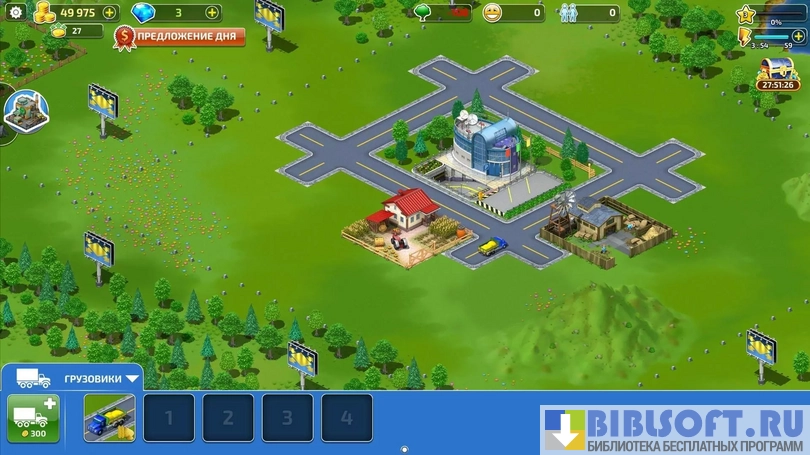Expand the Грузовики dropdown tab
The height and width of the screenshot is (455, 810).
pyautogui.click(x=132, y=380)
